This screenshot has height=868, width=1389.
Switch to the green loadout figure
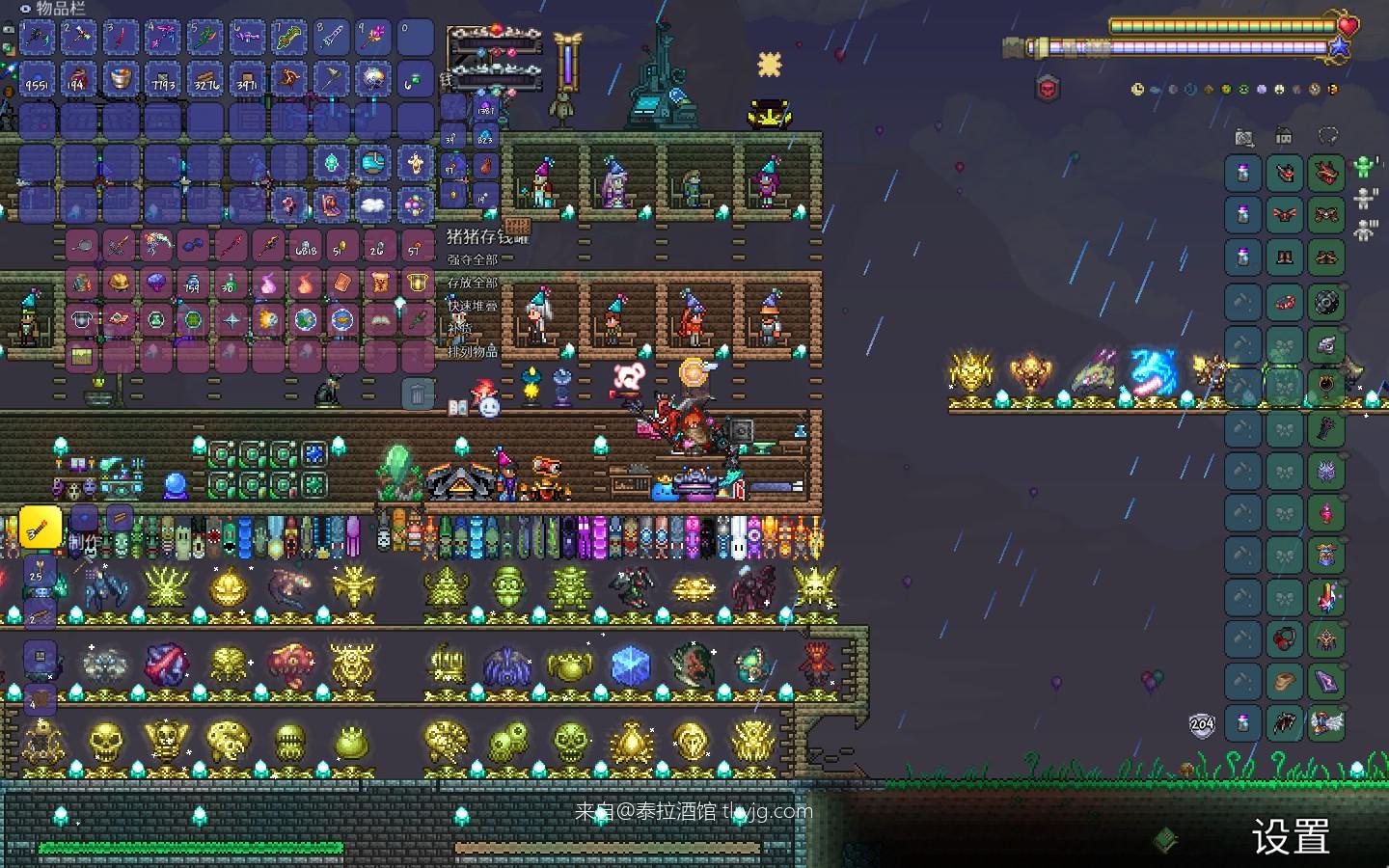(1363, 167)
